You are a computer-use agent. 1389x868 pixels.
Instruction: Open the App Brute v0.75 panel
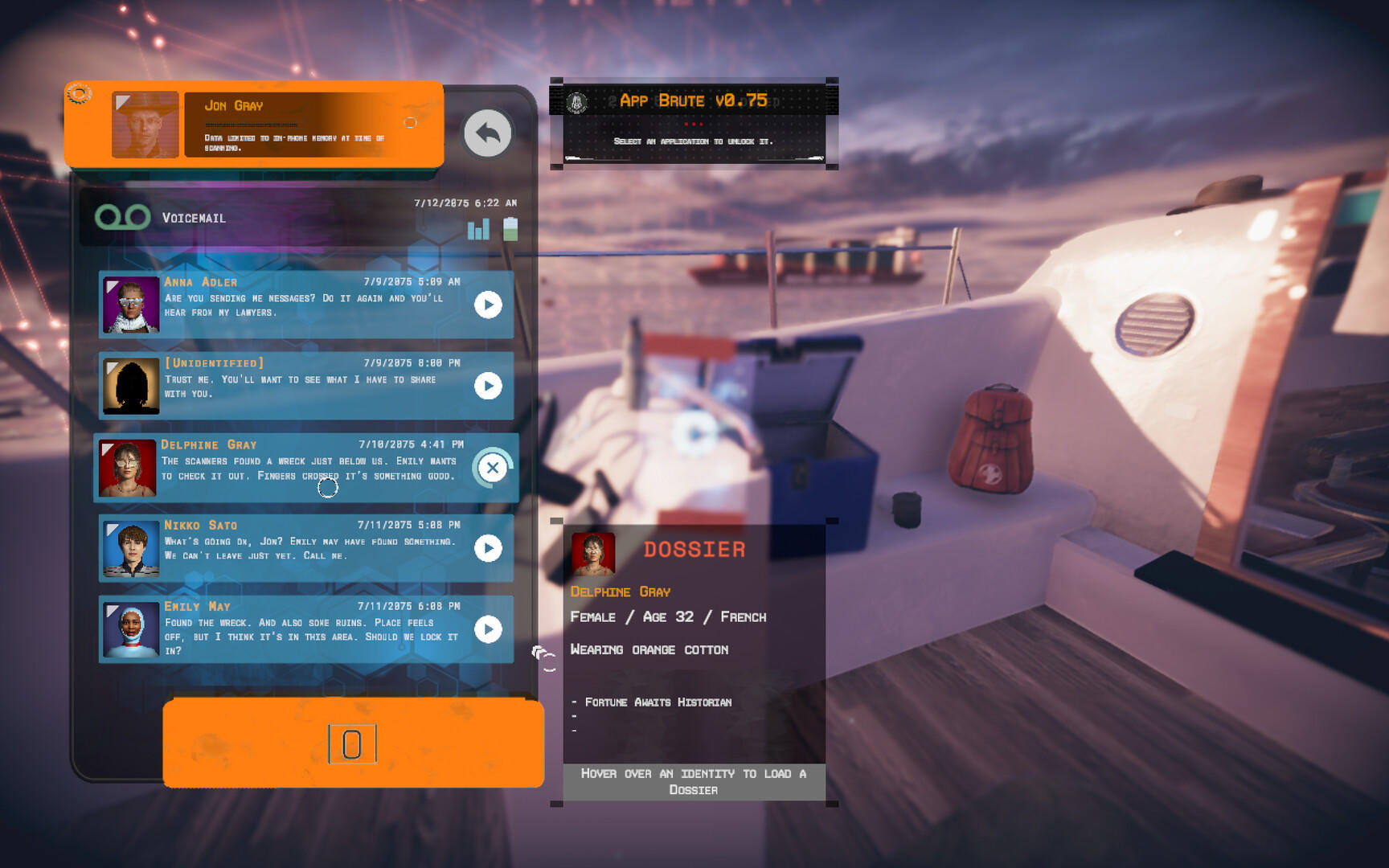(694, 100)
